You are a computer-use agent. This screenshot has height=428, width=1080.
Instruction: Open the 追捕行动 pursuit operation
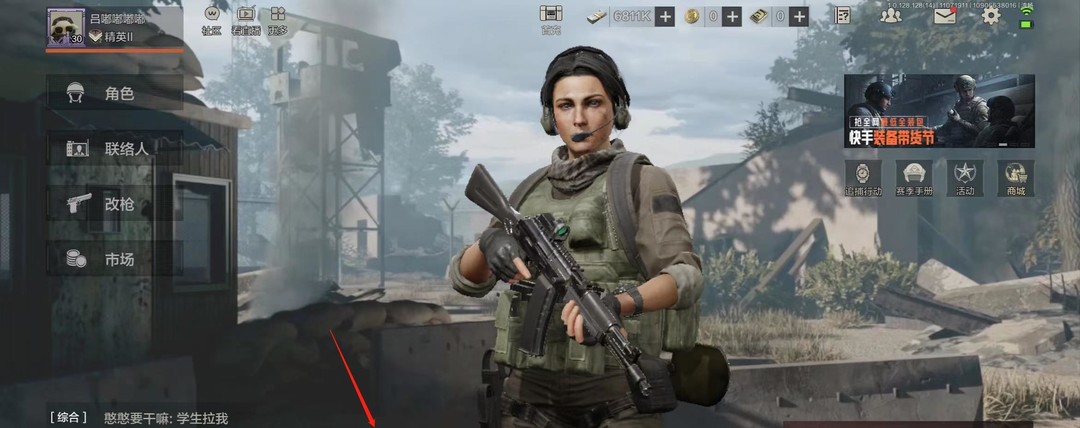click(864, 177)
